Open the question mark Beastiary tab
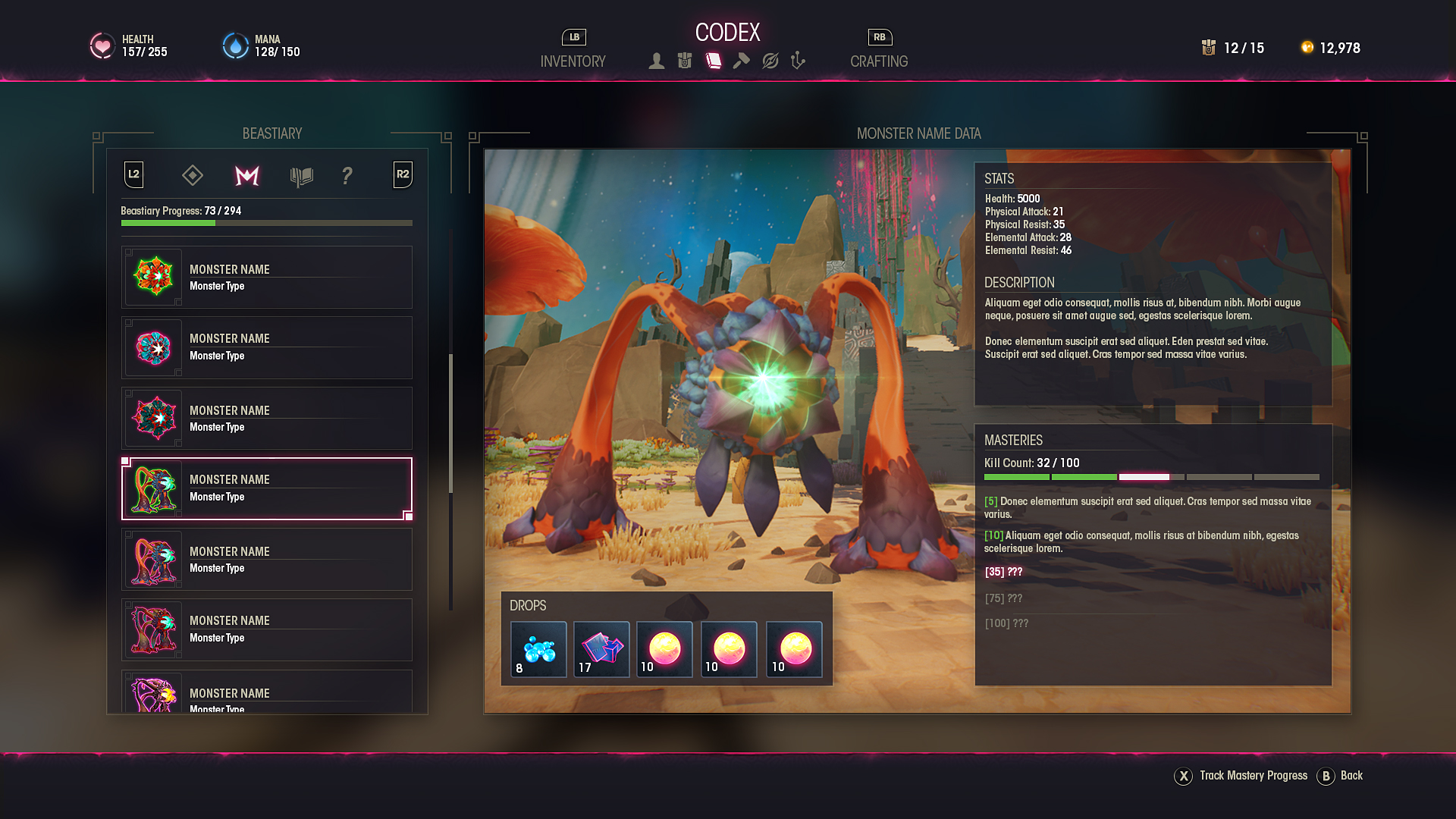Image resolution: width=1456 pixels, height=819 pixels. pyautogui.click(x=347, y=176)
